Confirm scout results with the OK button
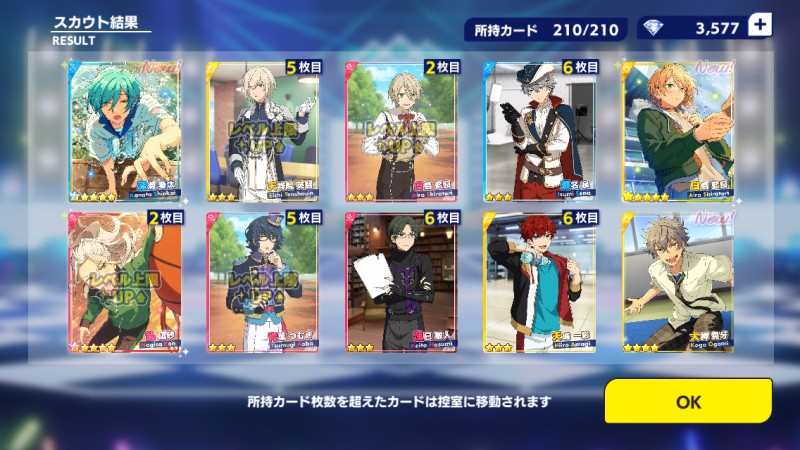 click(688, 401)
